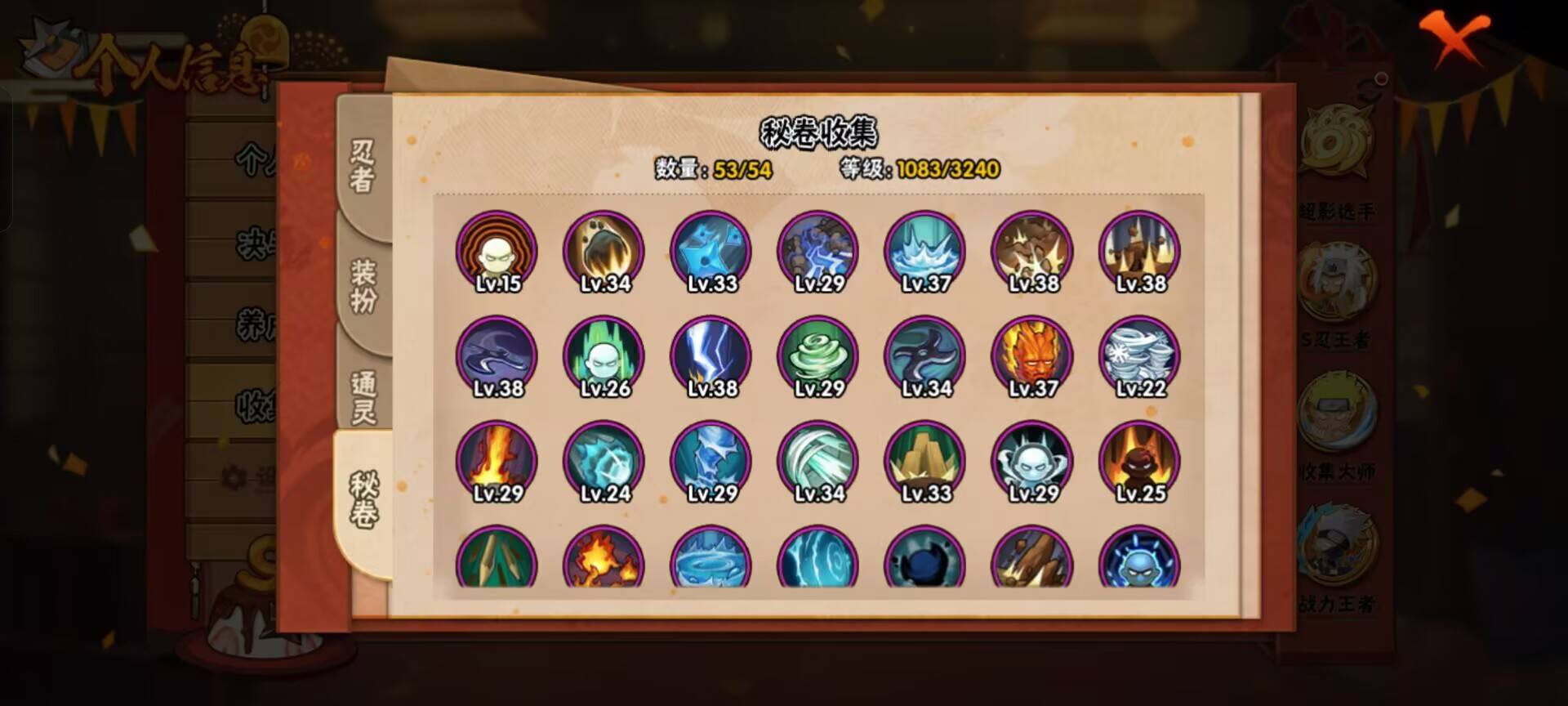Click the Lv.33 wooden spikes scroll
Image resolution: width=1568 pixels, height=706 pixels.
923,461
